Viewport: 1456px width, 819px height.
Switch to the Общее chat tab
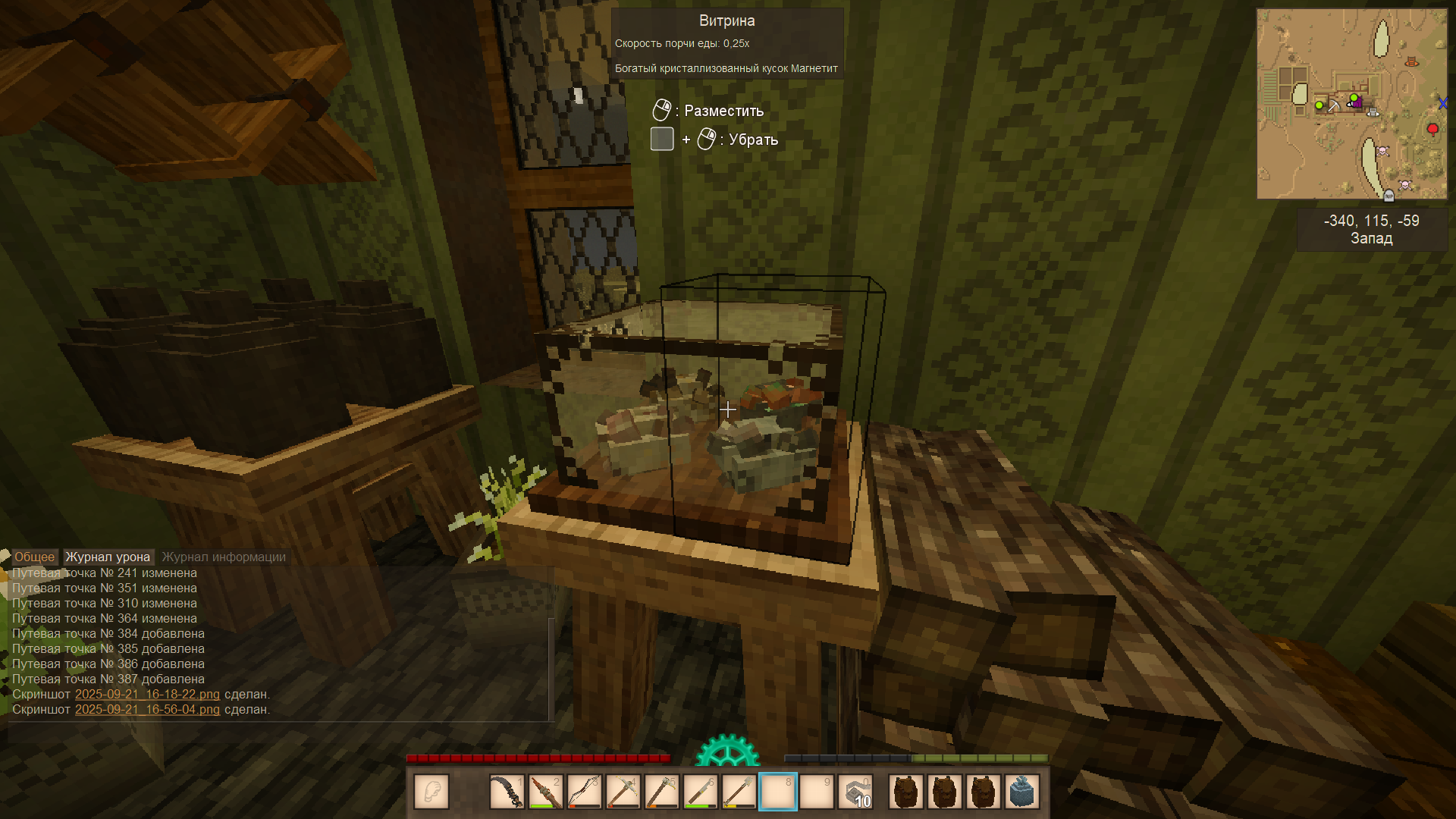[x=34, y=557]
